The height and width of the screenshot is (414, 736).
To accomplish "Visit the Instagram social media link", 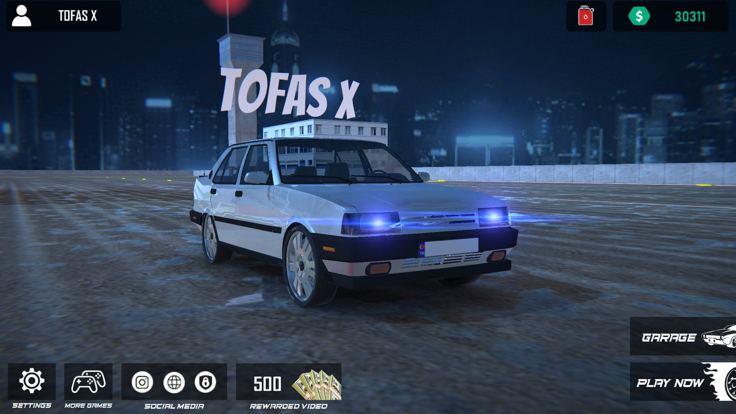I will (x=142, y=382).
